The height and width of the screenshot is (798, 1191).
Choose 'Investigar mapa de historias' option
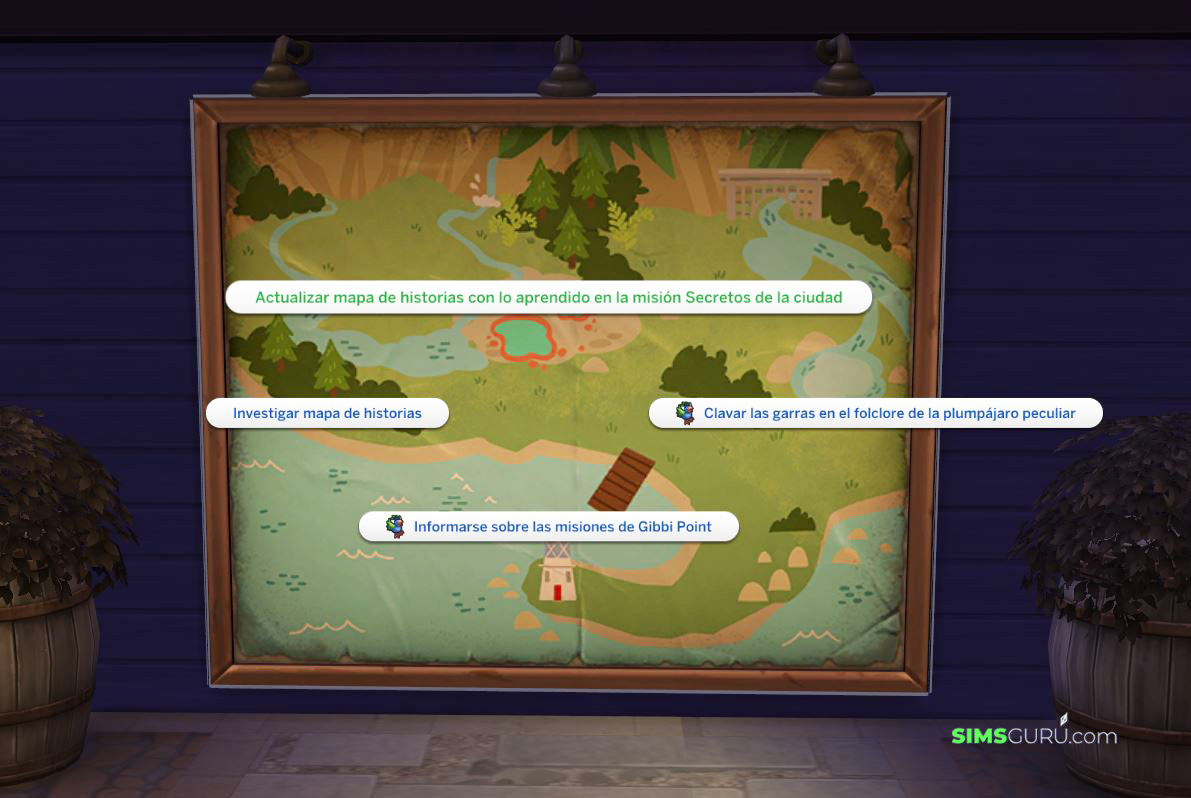pyautogui.click(x=327, y=413)
